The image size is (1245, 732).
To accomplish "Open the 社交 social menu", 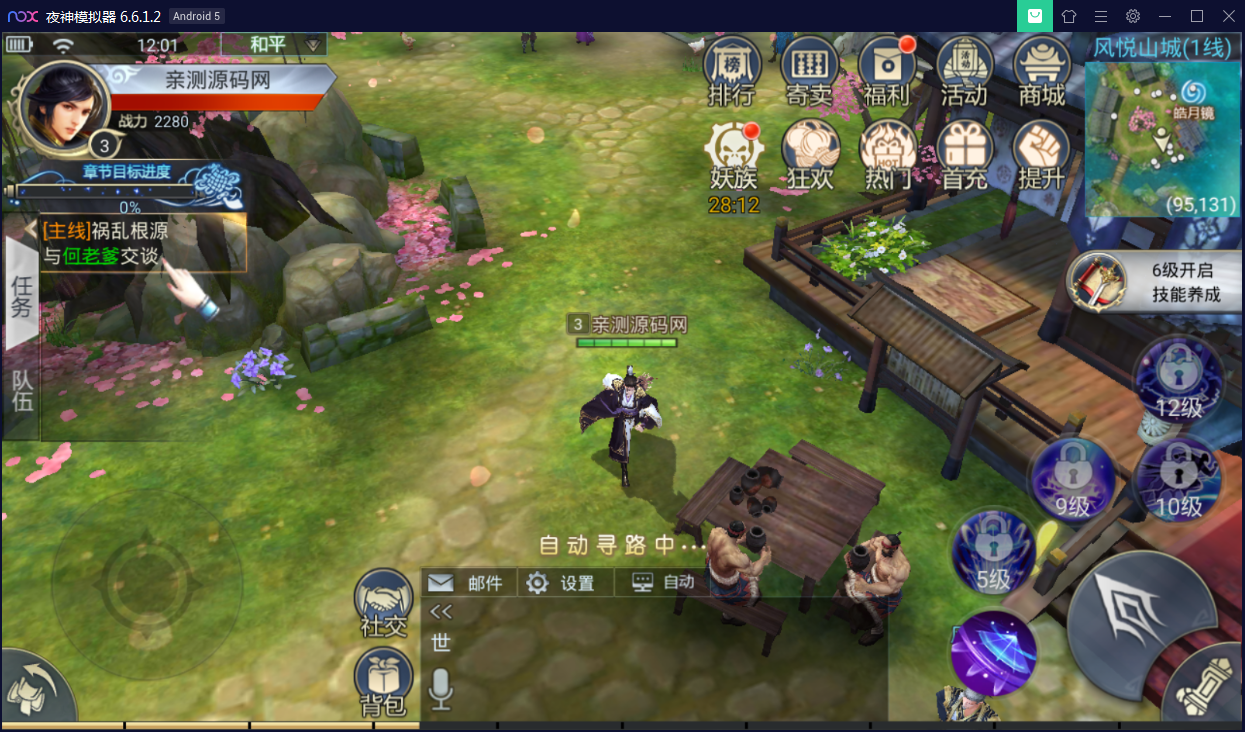I will tap(384, 604).
